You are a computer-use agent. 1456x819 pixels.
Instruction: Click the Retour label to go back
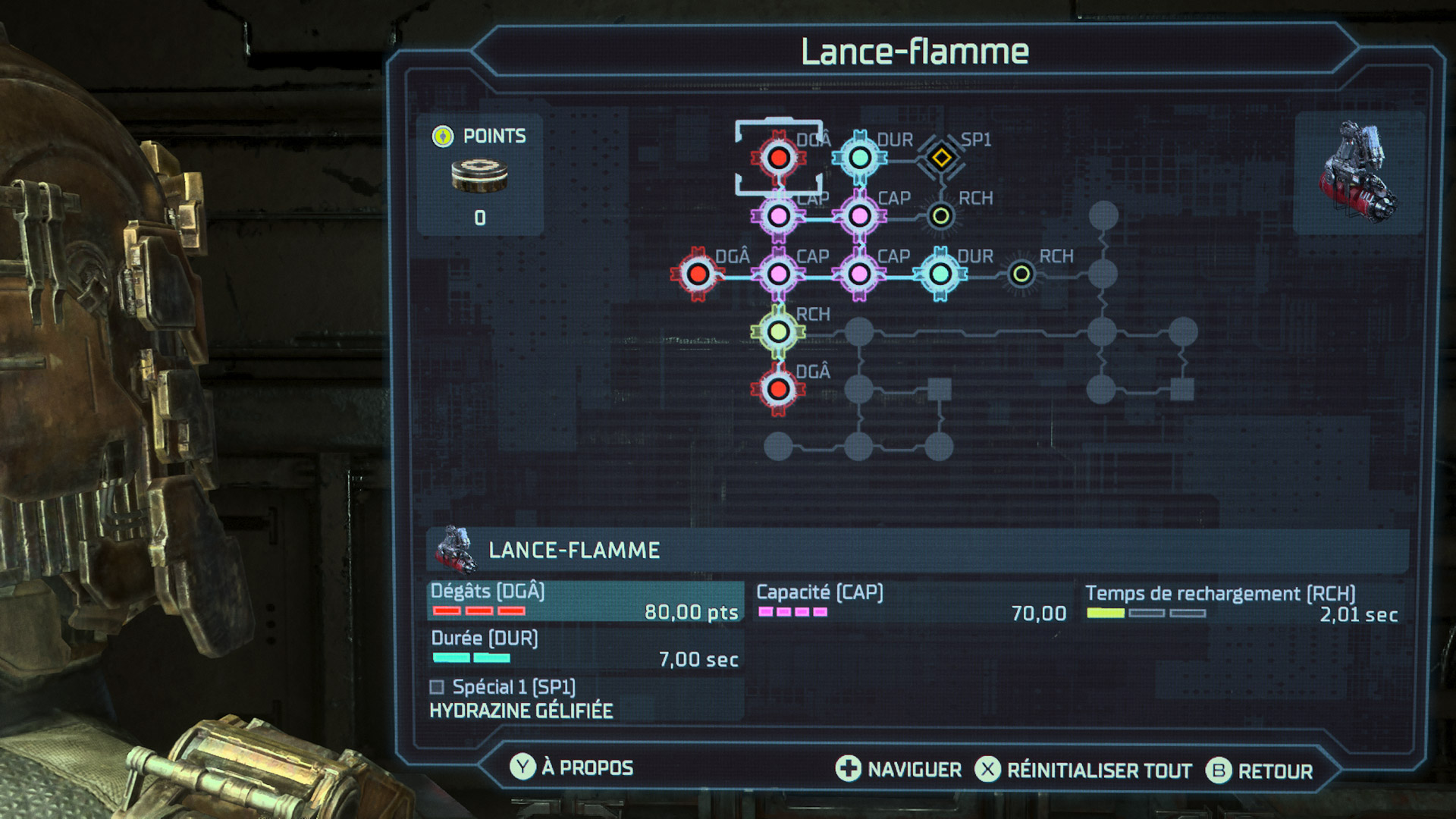[1275, 771]
